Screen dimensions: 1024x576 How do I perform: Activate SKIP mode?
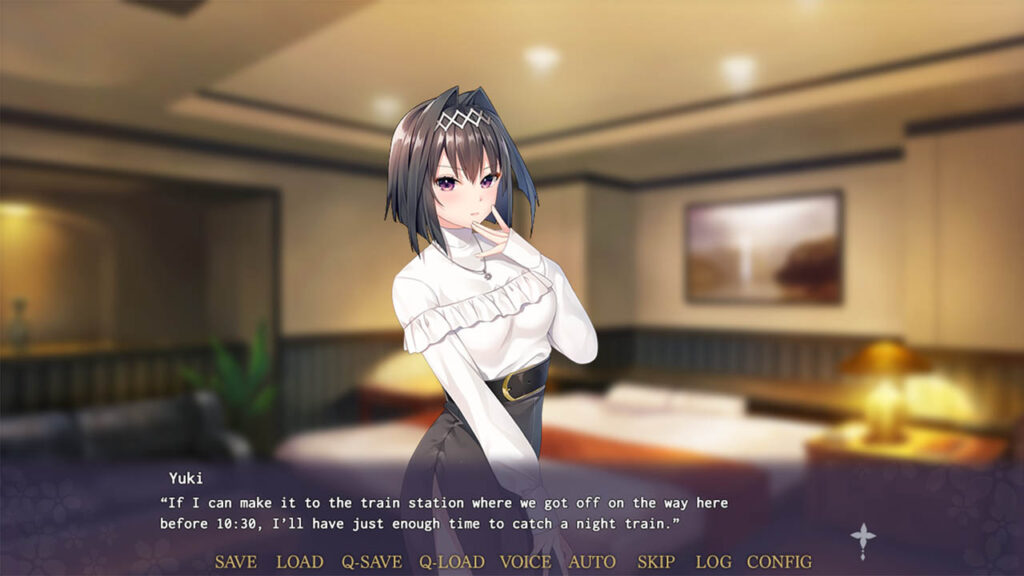tap(656, 562)
